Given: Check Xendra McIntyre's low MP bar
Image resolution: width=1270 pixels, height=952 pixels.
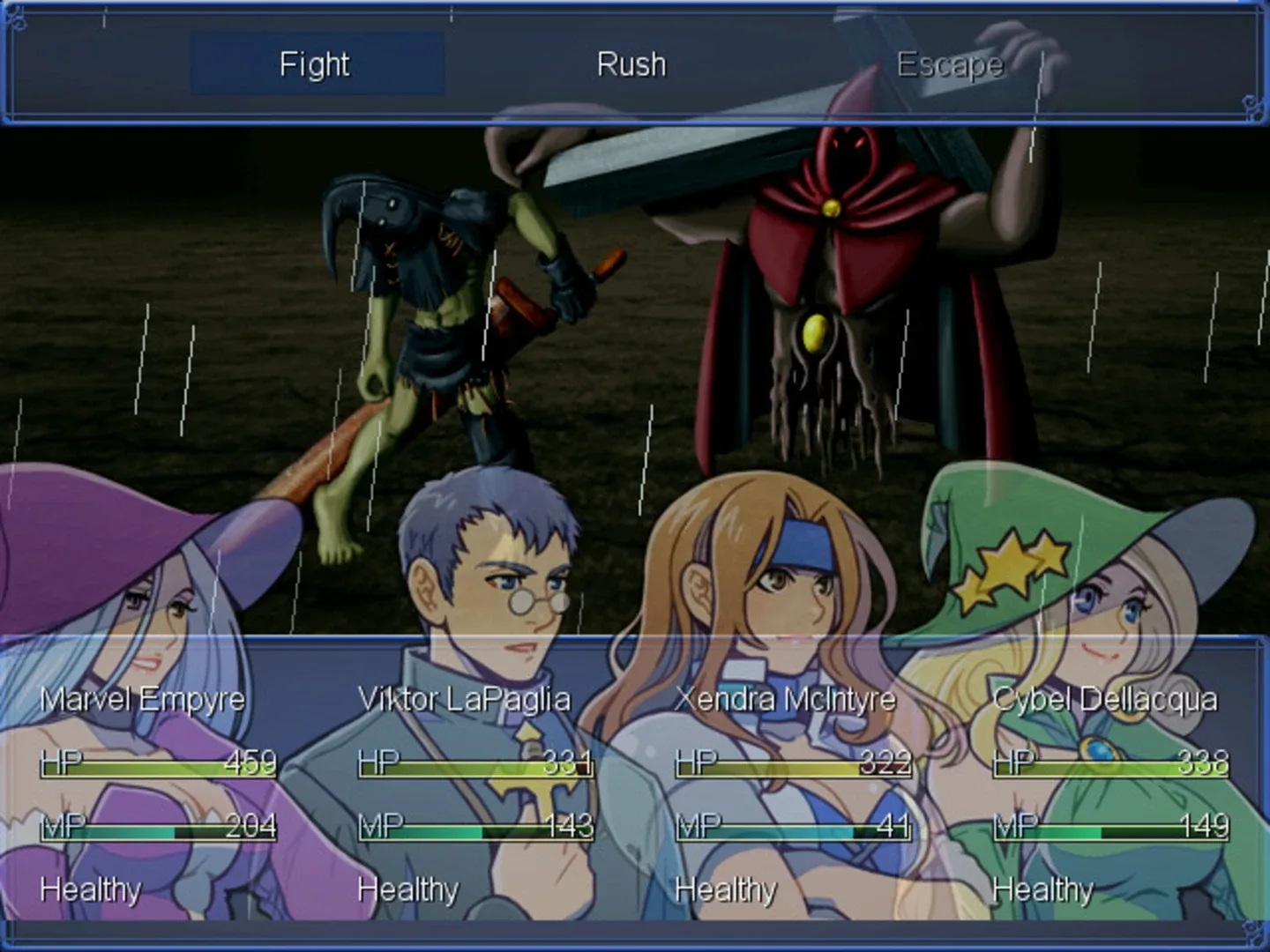Looking at the screenshot, I should [792, 829].
